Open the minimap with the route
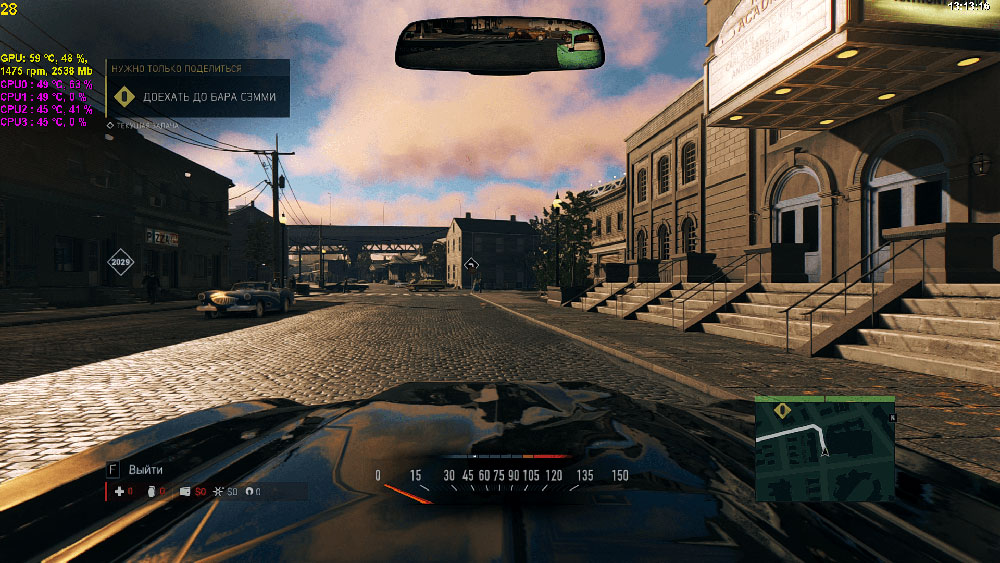This screenshot has width=1000, height=563. click(825, 448)
